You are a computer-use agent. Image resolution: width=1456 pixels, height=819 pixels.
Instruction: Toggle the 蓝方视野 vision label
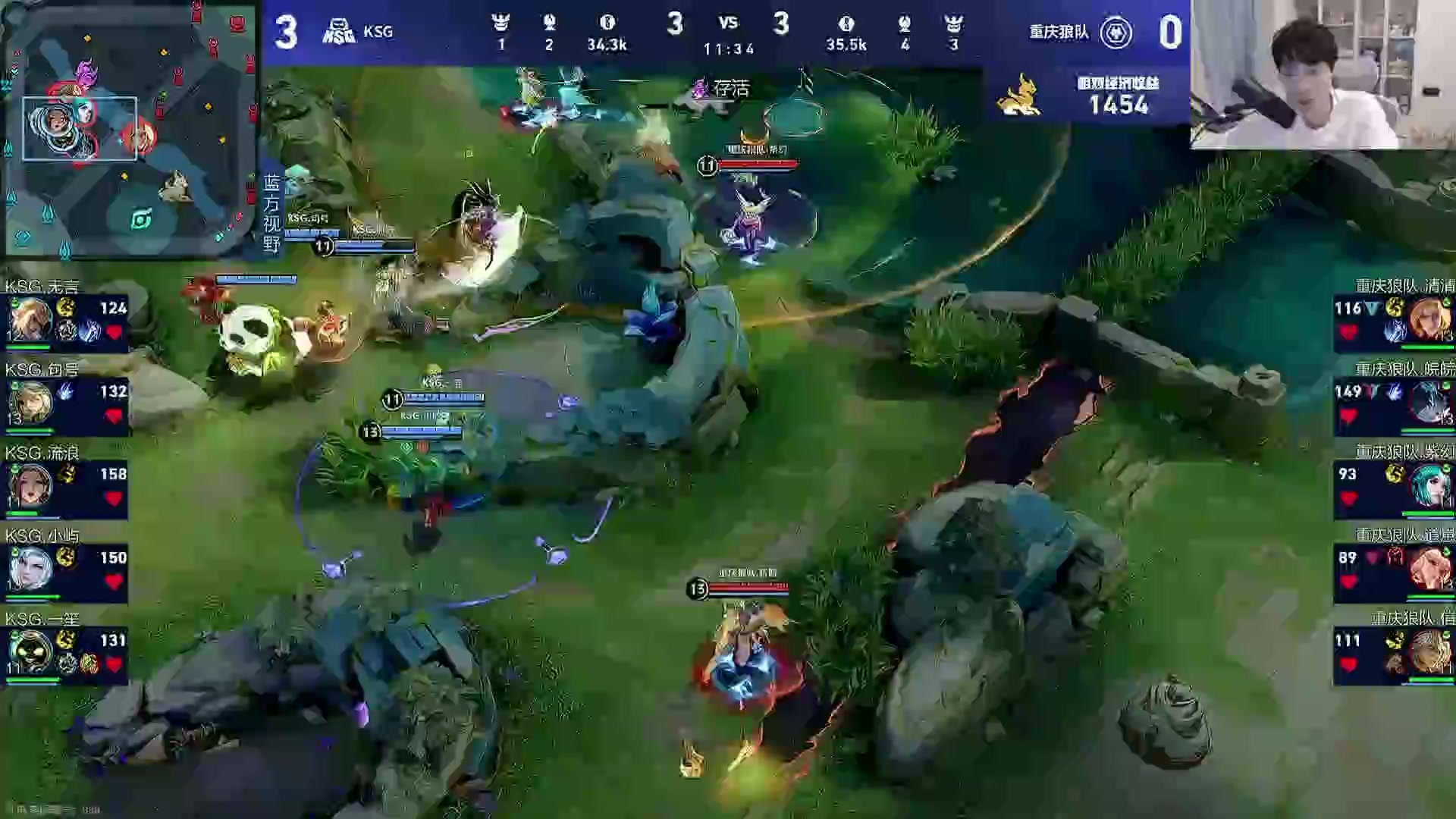271,214
